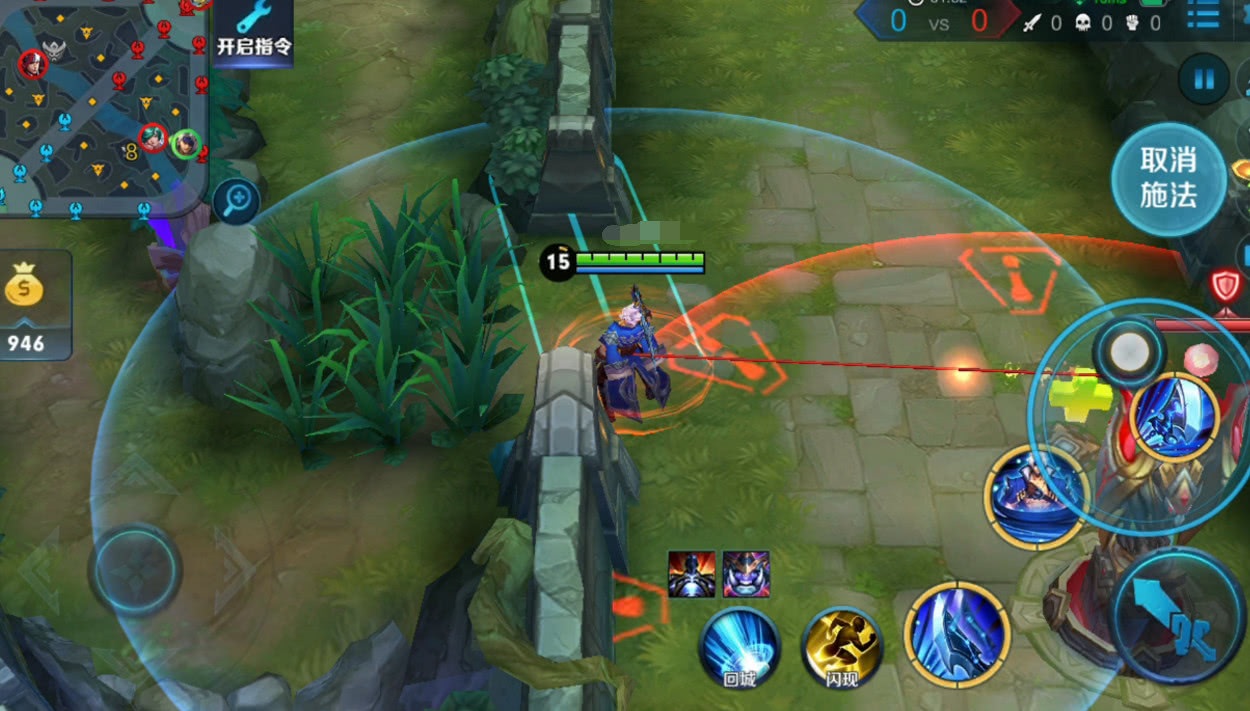The width and height of the screenshot is (1250, 711).
Task: Tap the 取消施法 cancel cast button
Action: [x=1168, y=179]
